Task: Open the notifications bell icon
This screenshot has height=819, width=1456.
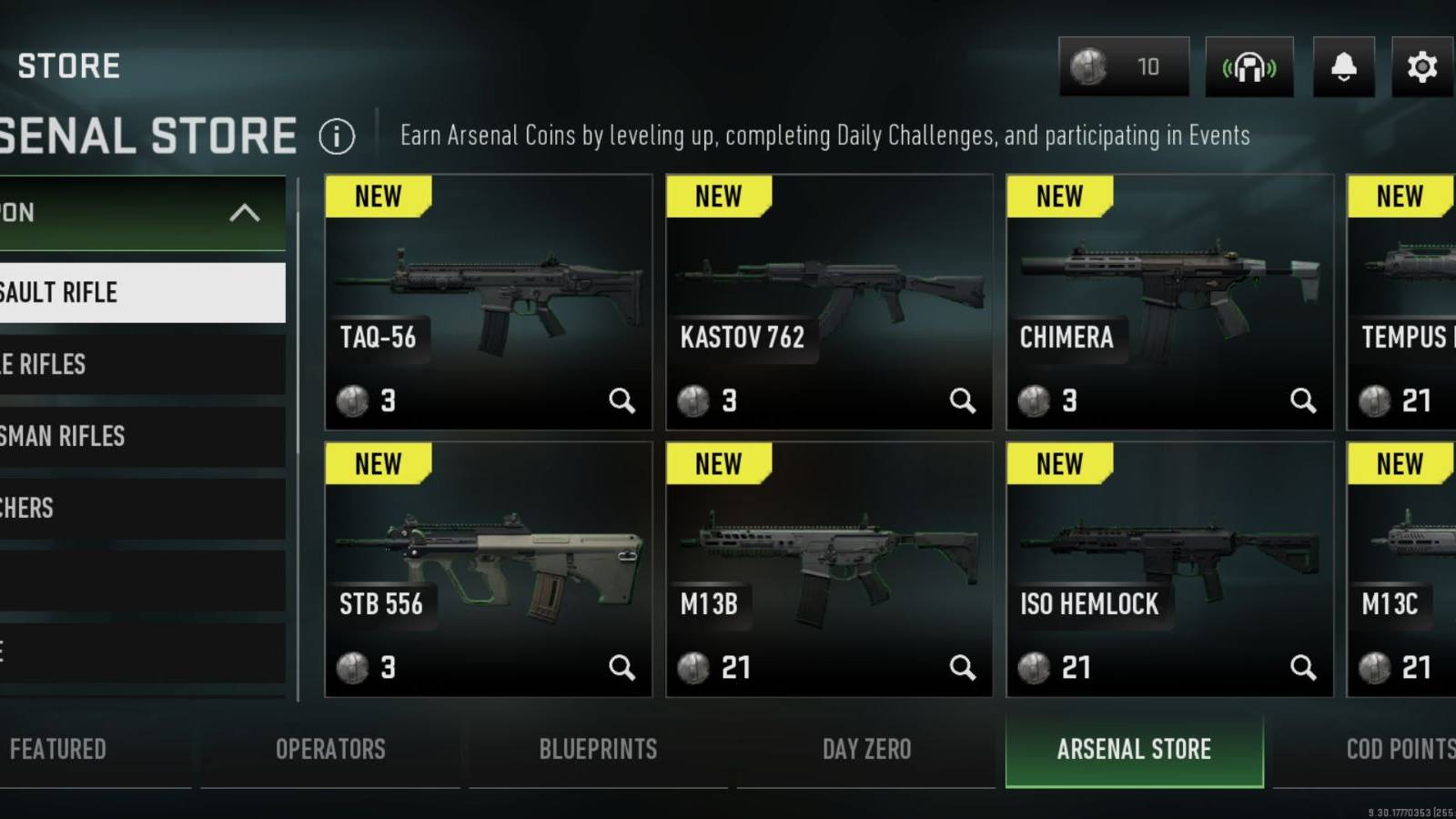Action: tap(1343, 66)
